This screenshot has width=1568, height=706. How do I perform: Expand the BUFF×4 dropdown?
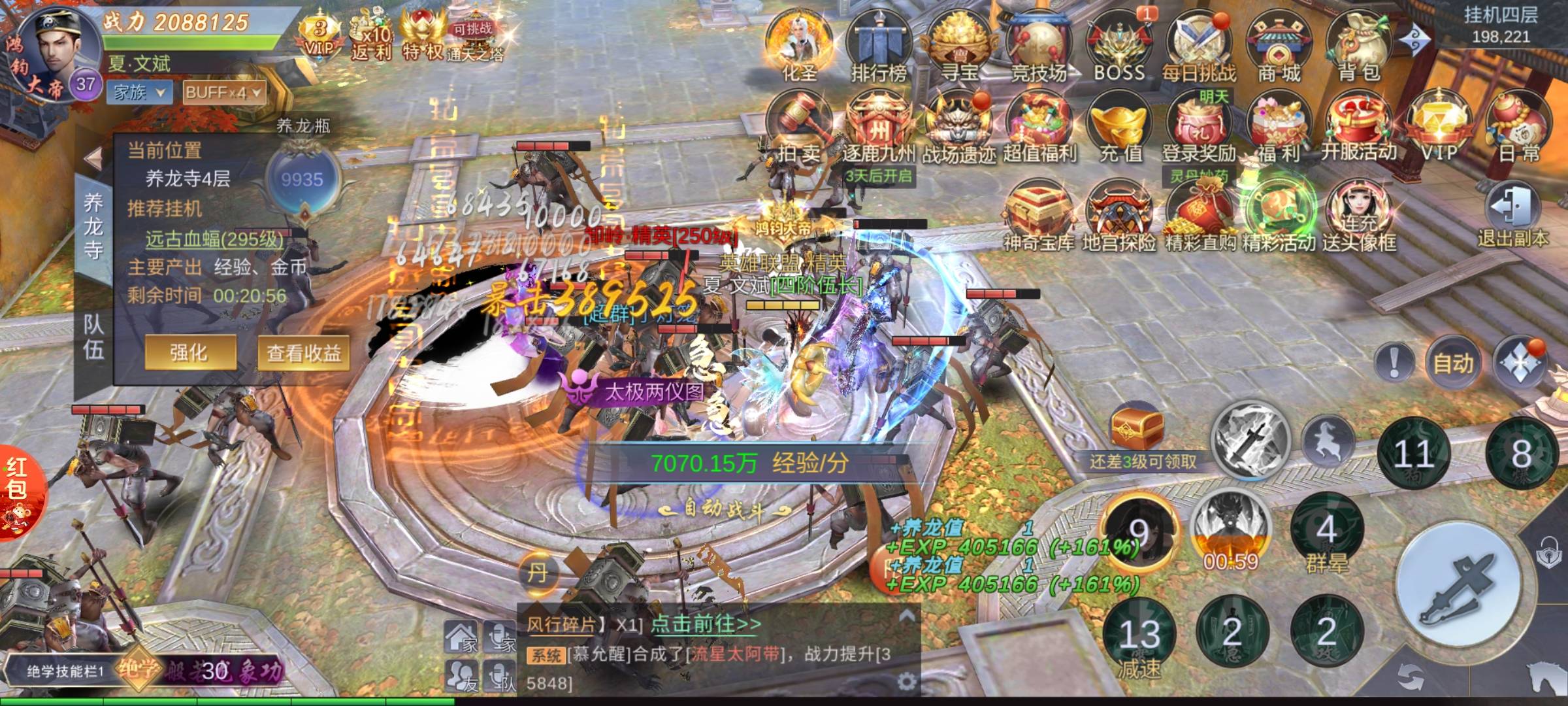tap(224, 92)
